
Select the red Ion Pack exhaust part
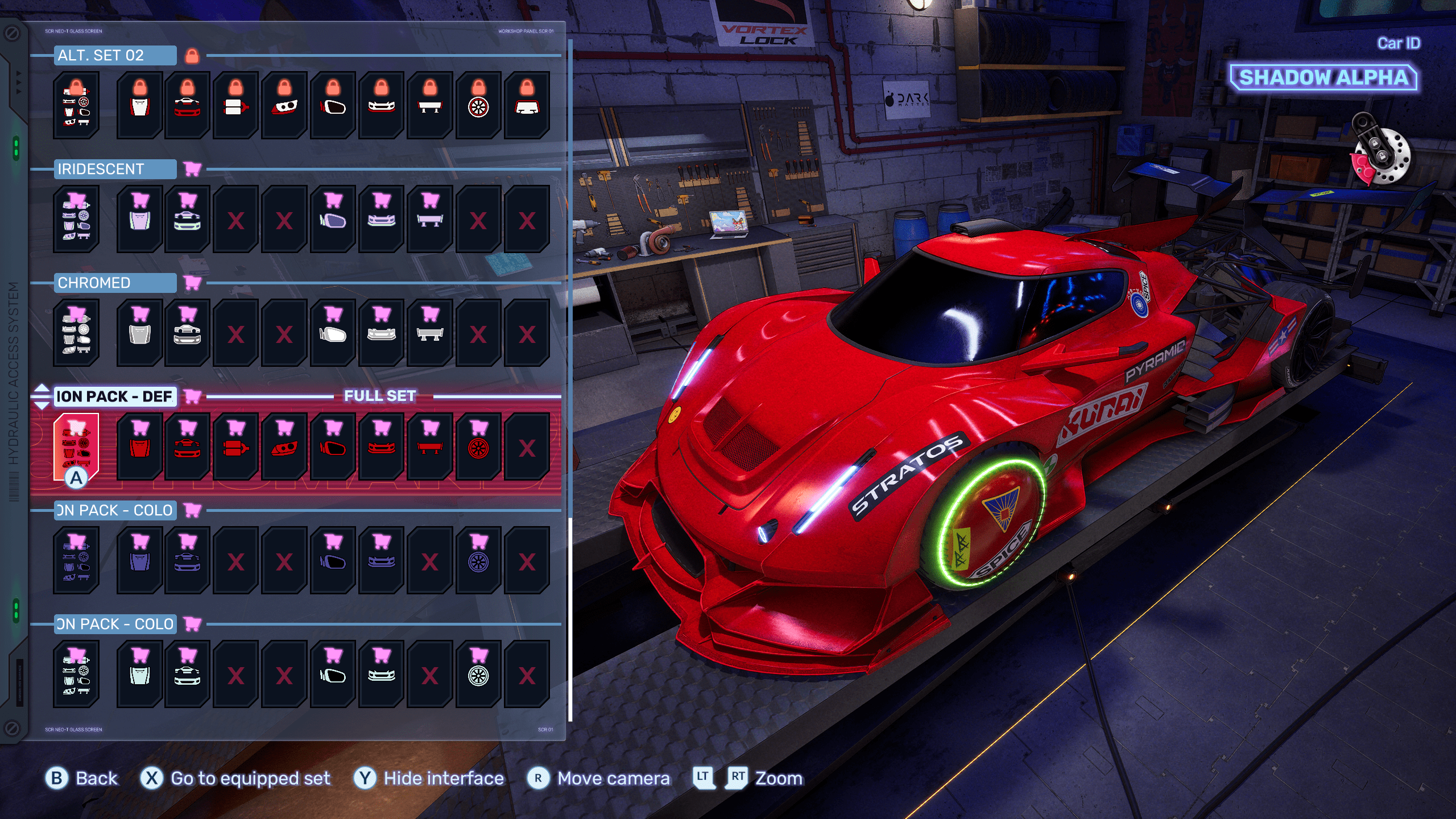[x=236, y=446]
